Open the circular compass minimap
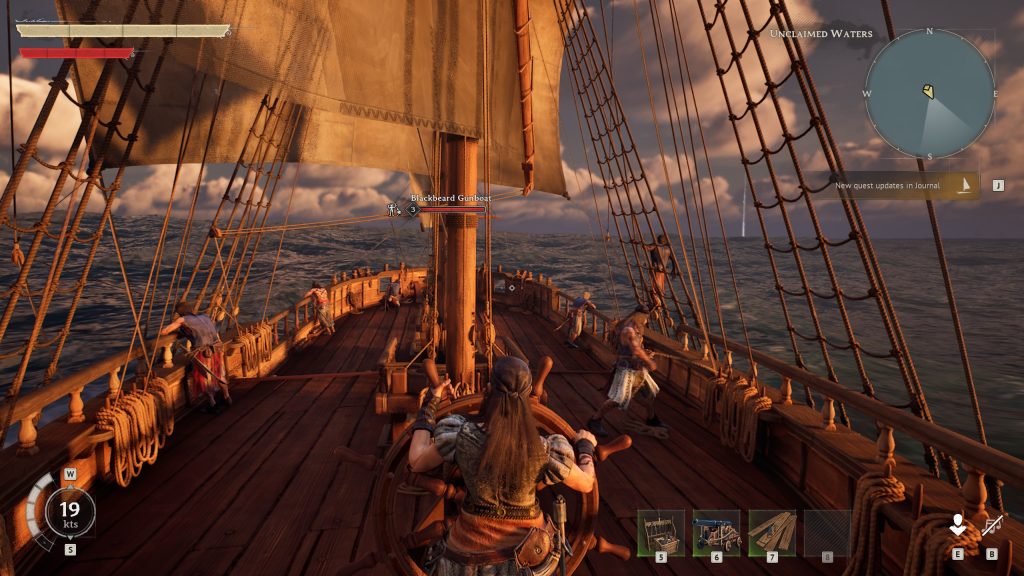The width and height of the screenshot is (1024, 576). [x=929, y=93]
